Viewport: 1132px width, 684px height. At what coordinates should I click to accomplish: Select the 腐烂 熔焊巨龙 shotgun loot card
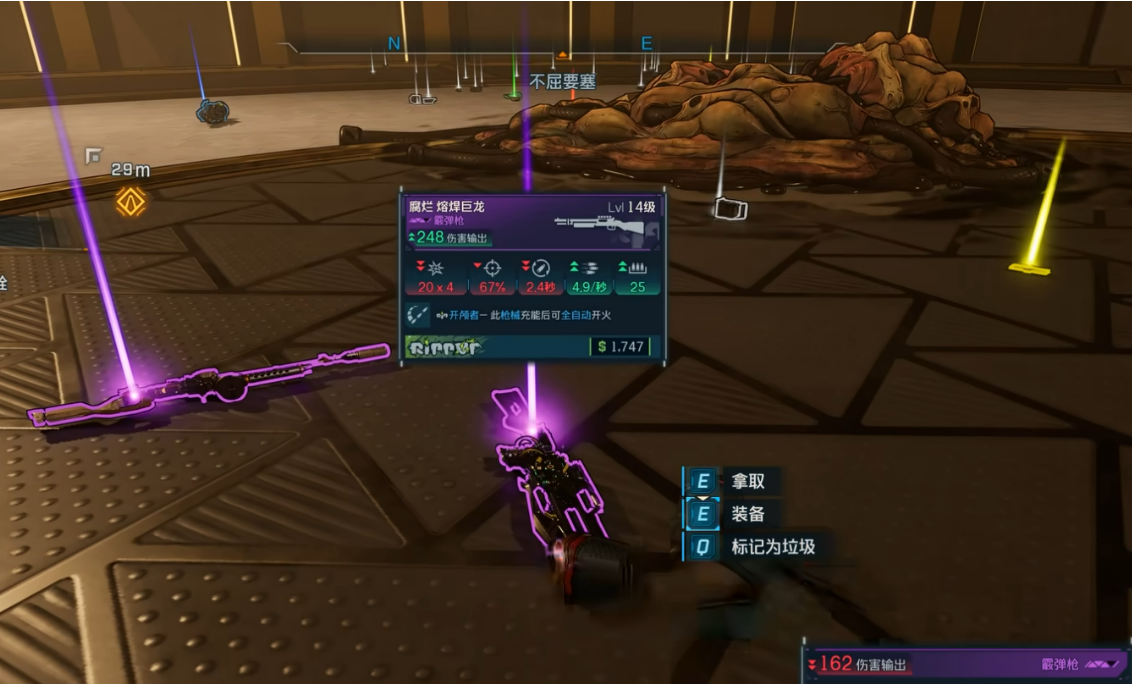pyautogui.click(x=531, y=275)
